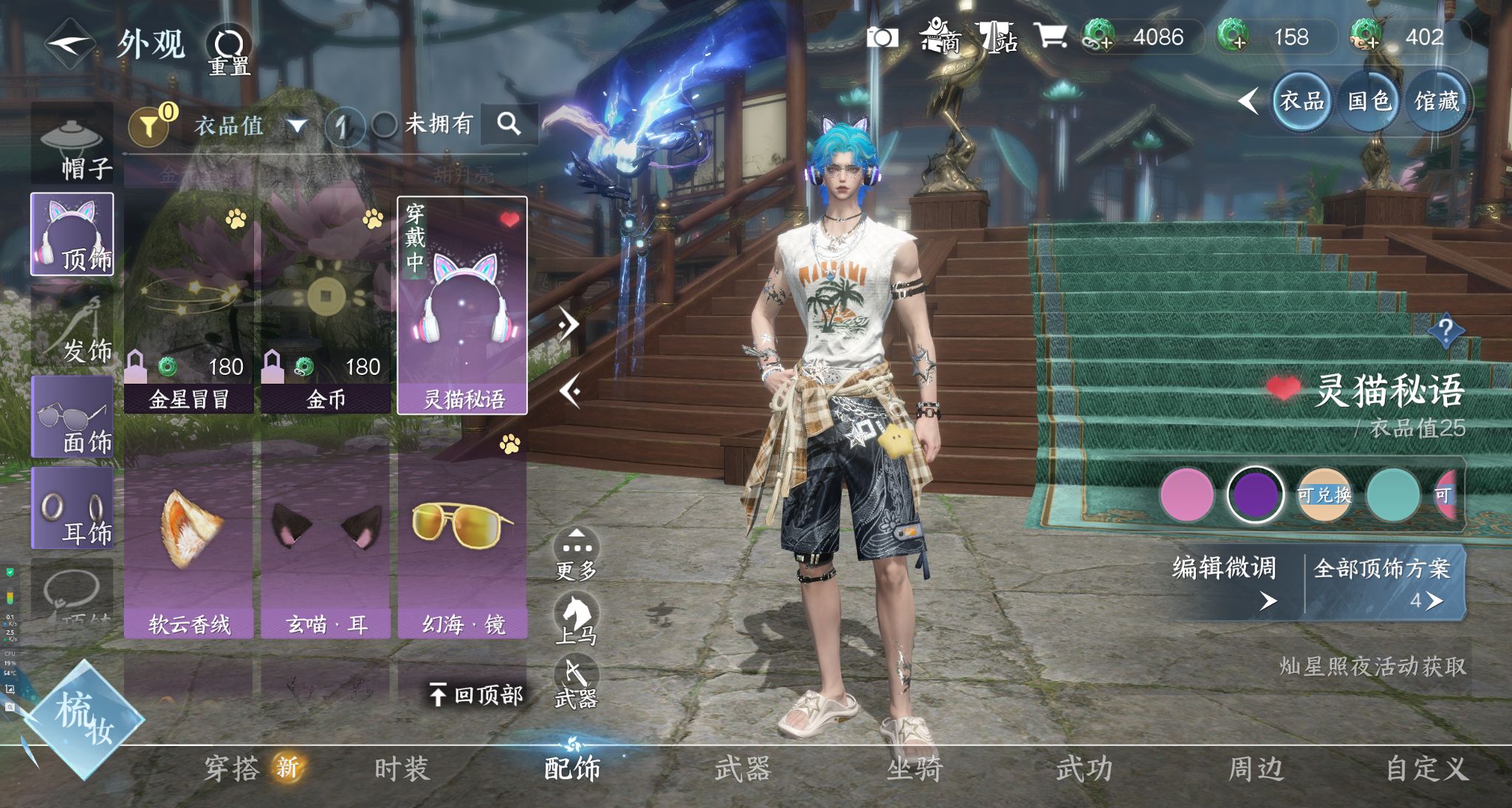Switch to the 时装 fashion tab
This screenshot has width=1512, height=808.
click(x=402, y=769)
